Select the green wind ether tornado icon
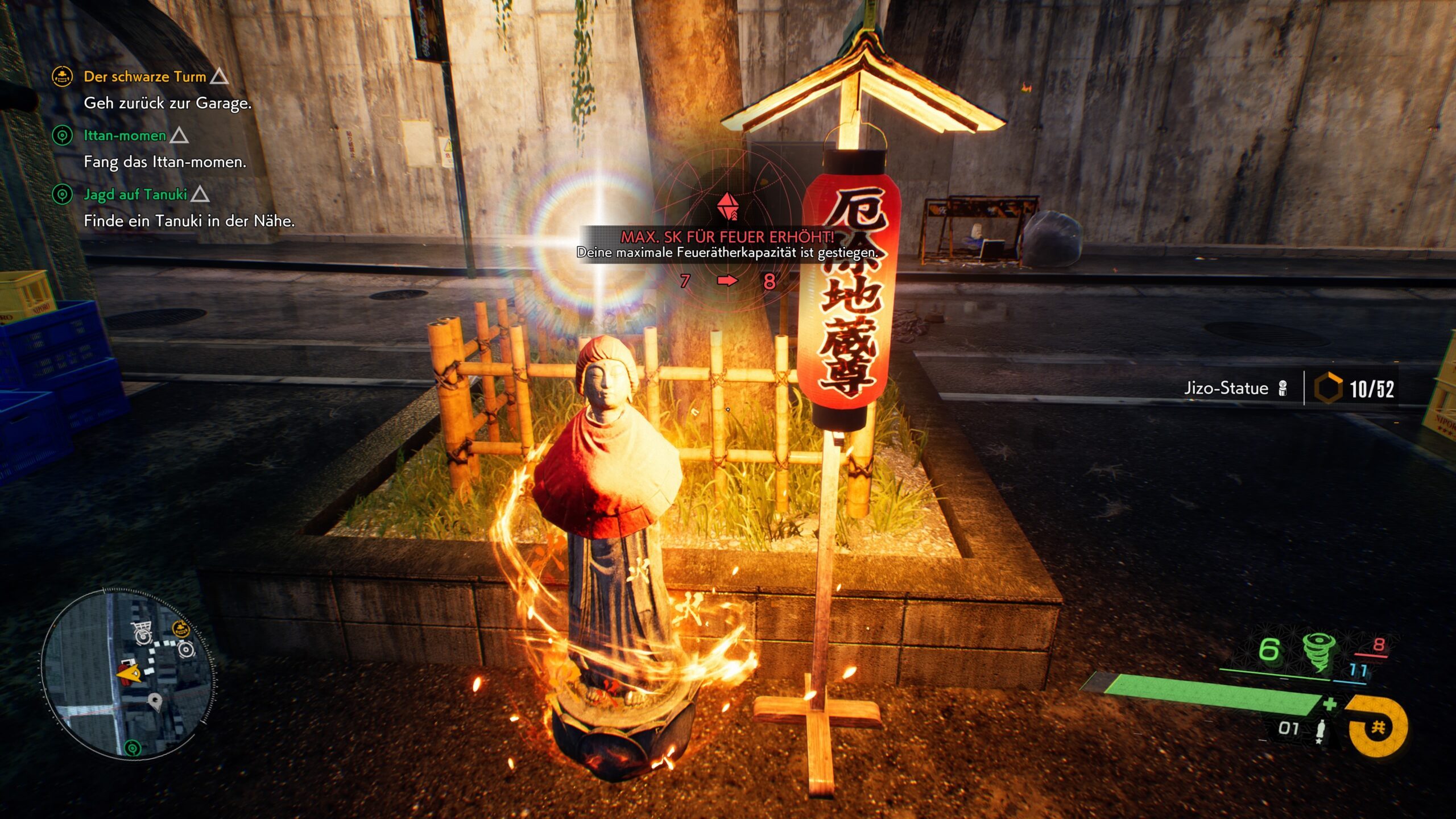 point(1316,652)
